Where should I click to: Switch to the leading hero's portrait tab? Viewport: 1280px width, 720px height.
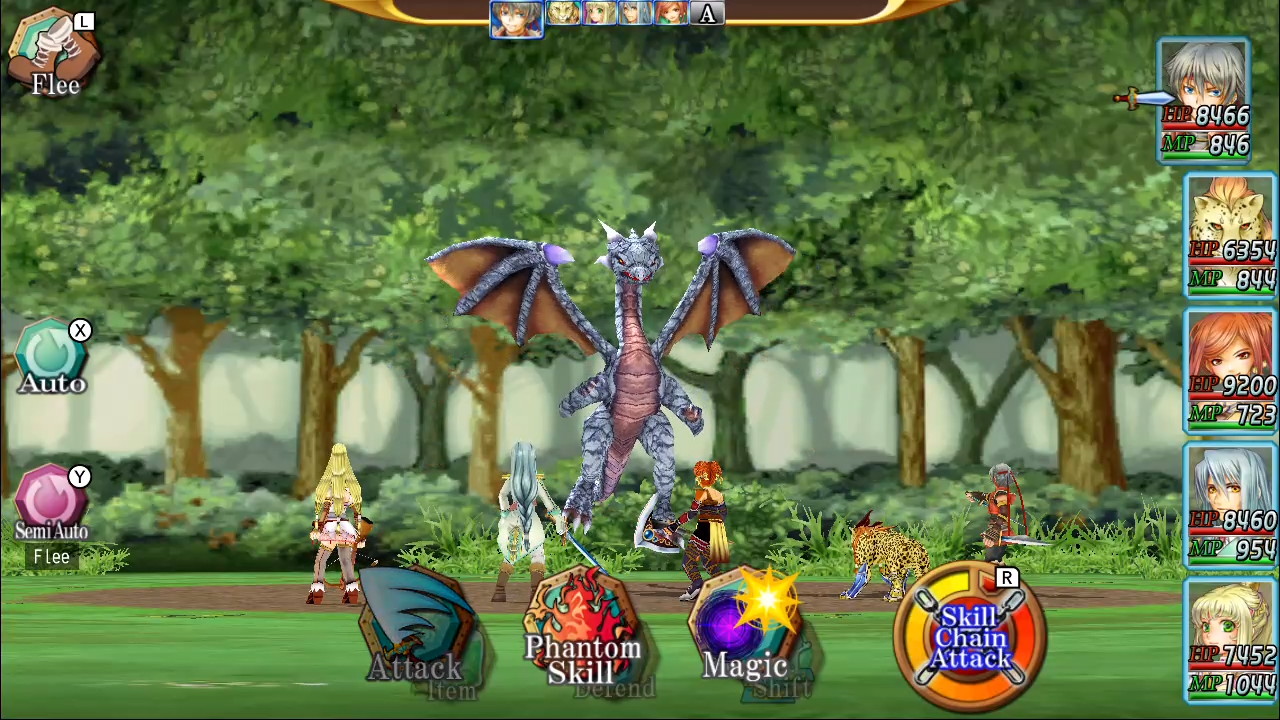click(516, 18)
